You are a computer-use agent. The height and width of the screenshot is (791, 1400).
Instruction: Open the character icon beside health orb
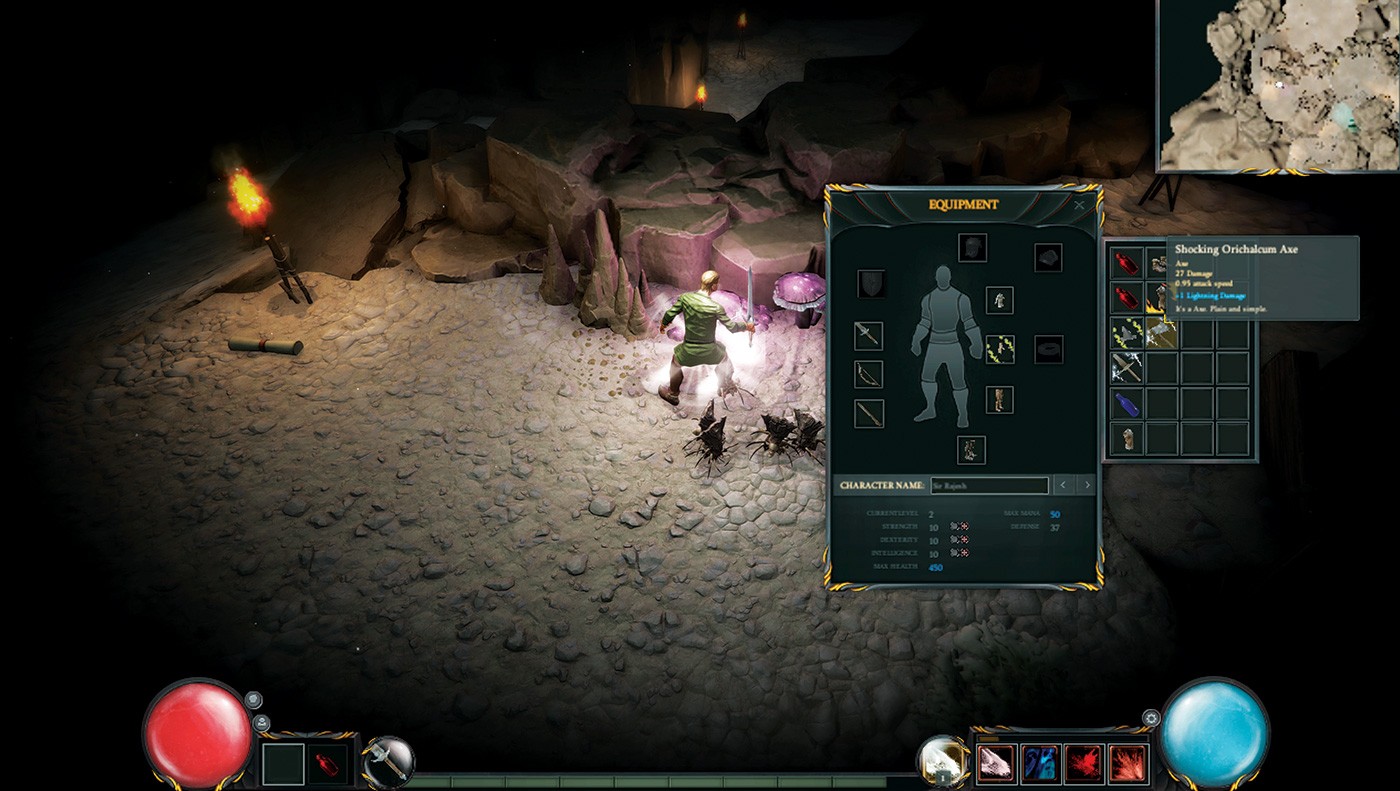[261, 722]
